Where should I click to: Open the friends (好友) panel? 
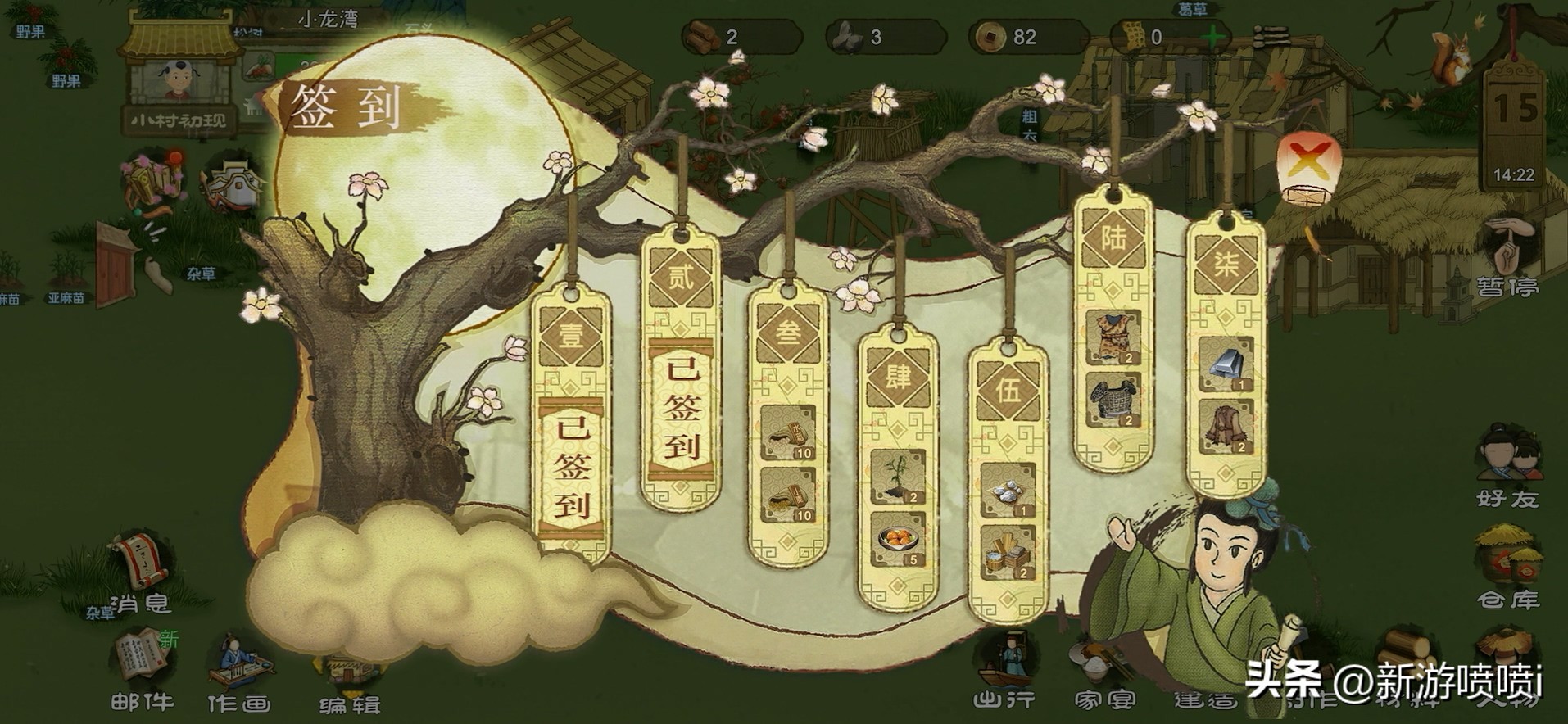pyautogui.click(x=1507, y=467)
